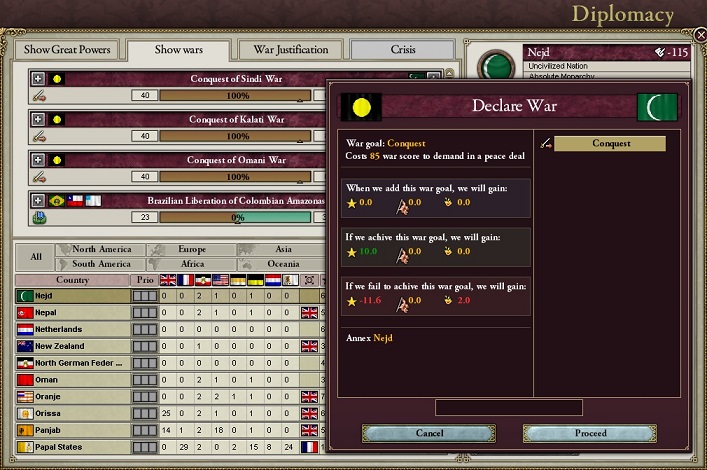Open the Crisis tab
This screenshot has width=707, height=470.
(x=401, y=50)
